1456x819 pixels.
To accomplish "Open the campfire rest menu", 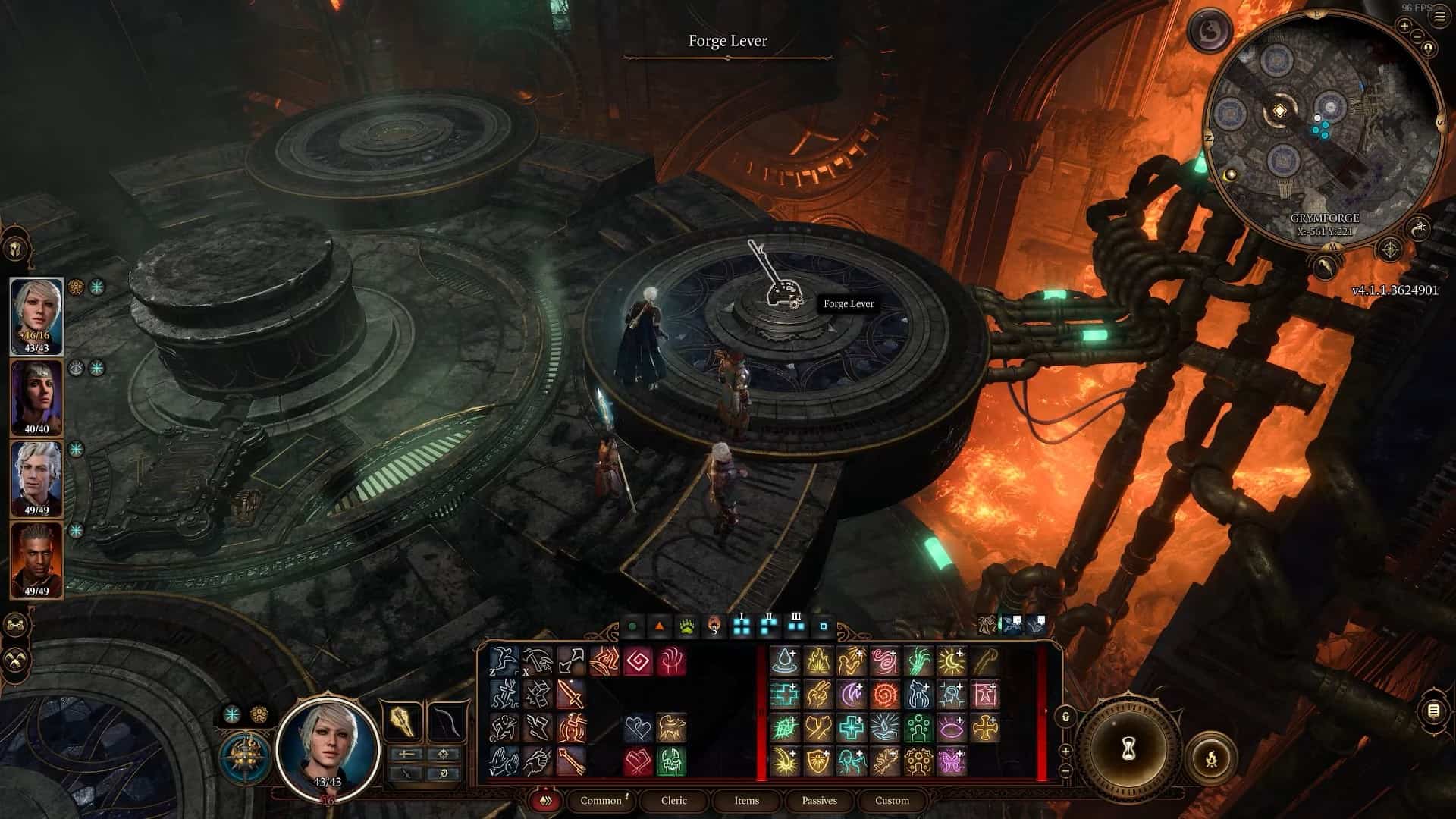I will click(x=1210, y=756).
